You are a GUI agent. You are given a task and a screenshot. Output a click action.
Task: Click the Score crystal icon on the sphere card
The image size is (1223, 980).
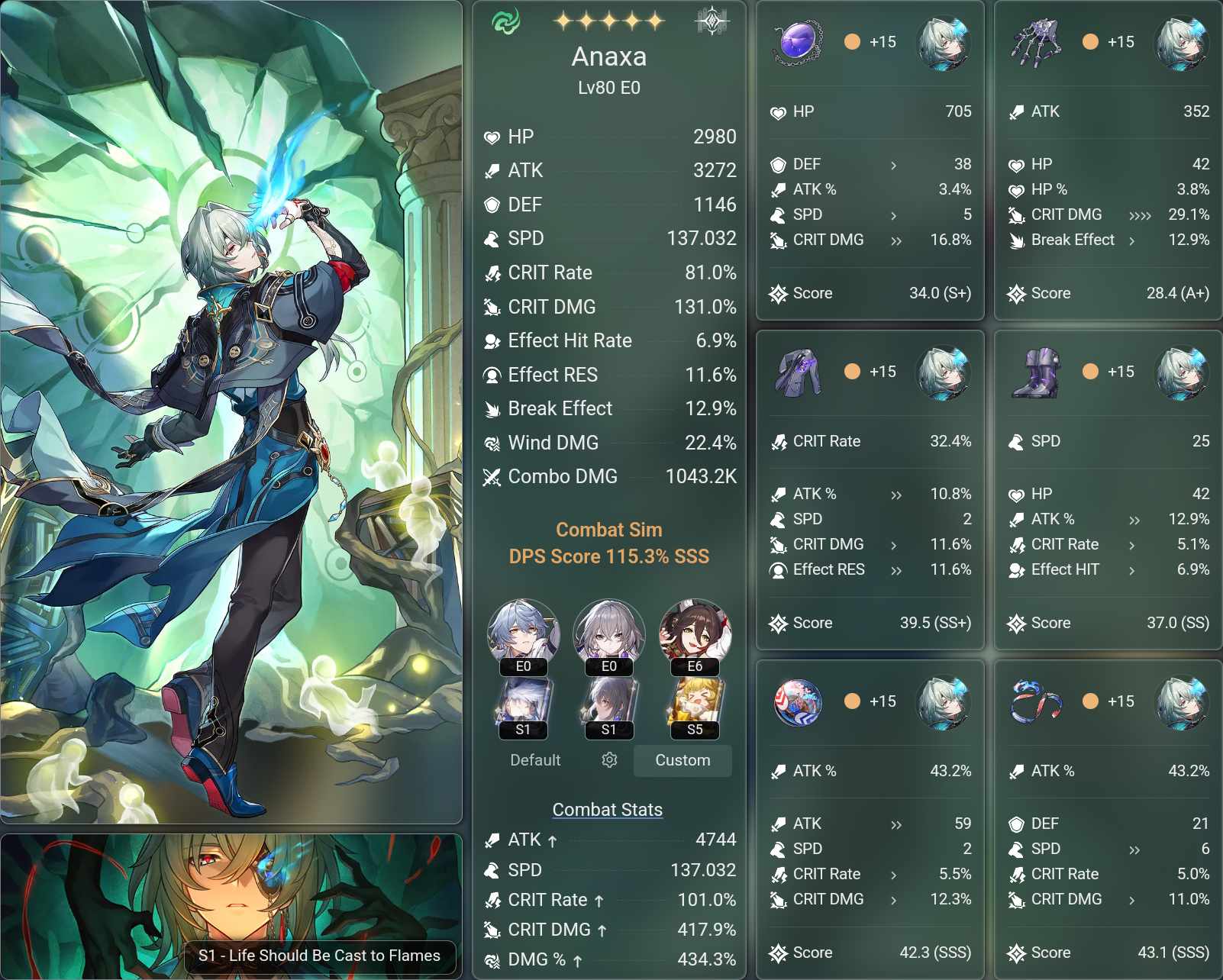coord(779,953)
